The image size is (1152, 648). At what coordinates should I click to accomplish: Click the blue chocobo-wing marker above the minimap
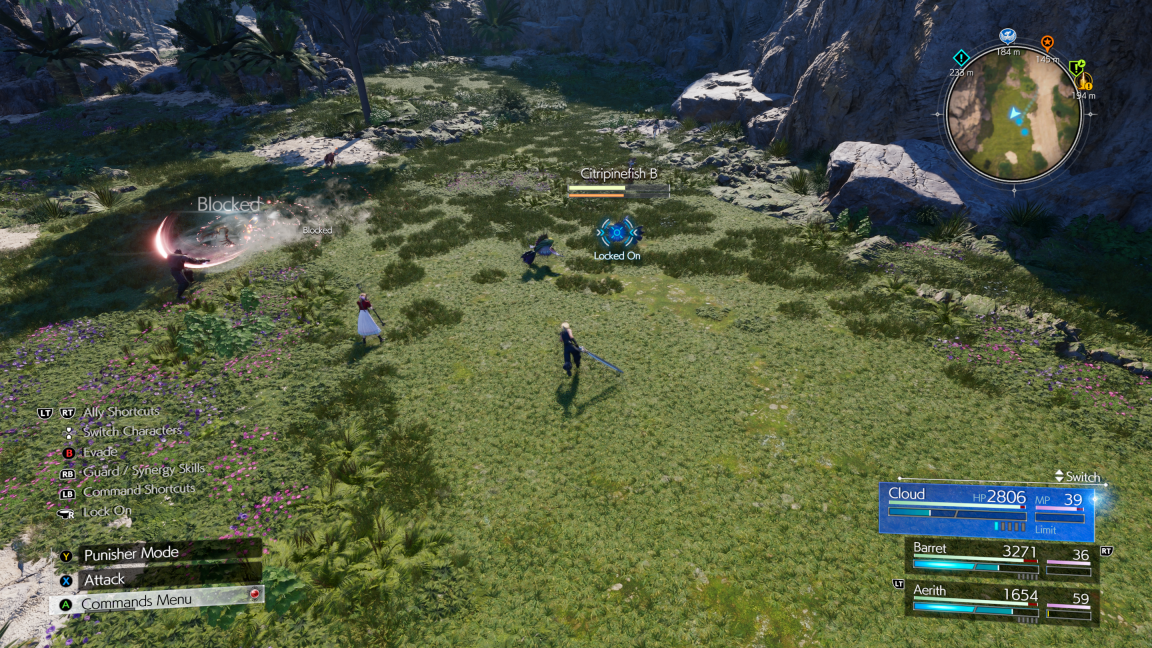pyautogui.click(x=1006, y=36)
